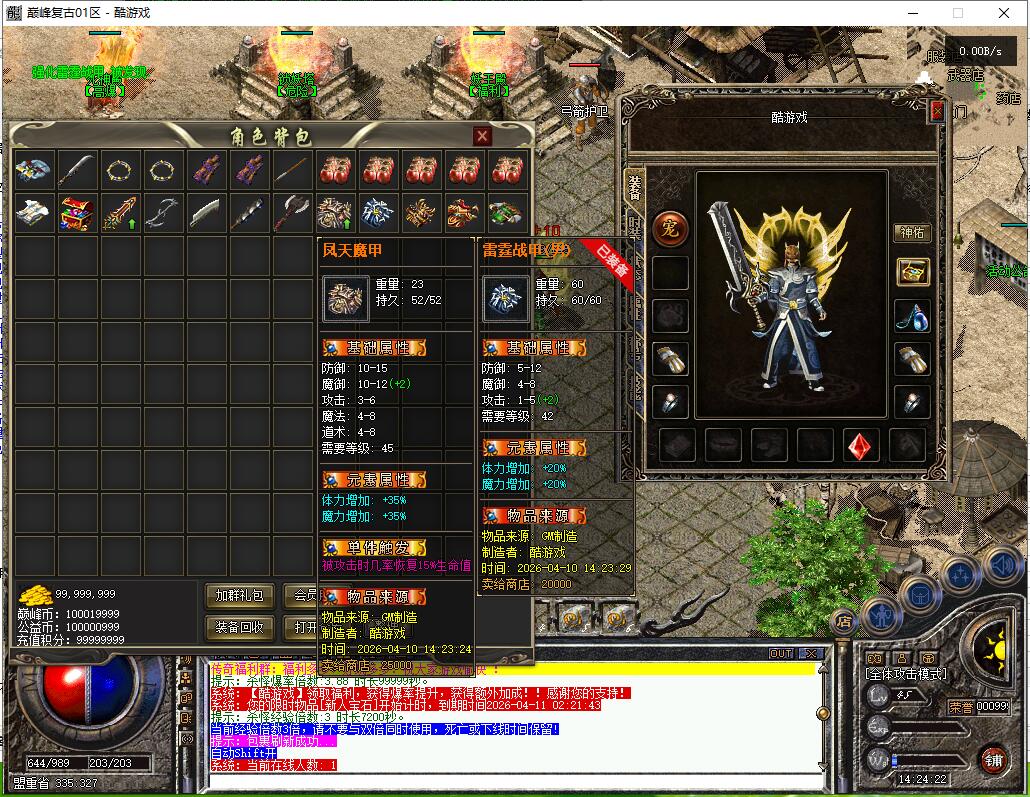Open the round 铺 shop button

point(992,759)
